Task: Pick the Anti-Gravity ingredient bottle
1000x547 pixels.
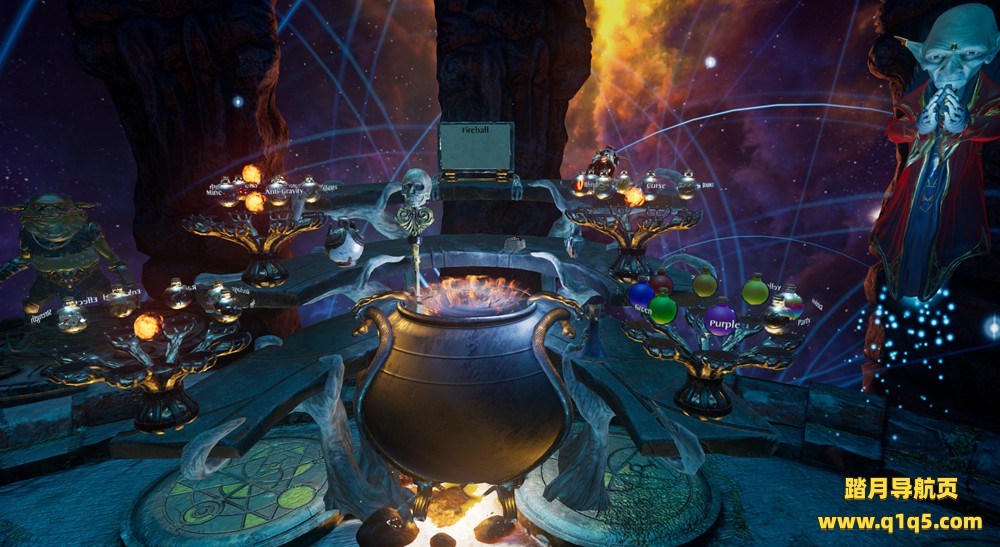Action: tap(277, 189)
